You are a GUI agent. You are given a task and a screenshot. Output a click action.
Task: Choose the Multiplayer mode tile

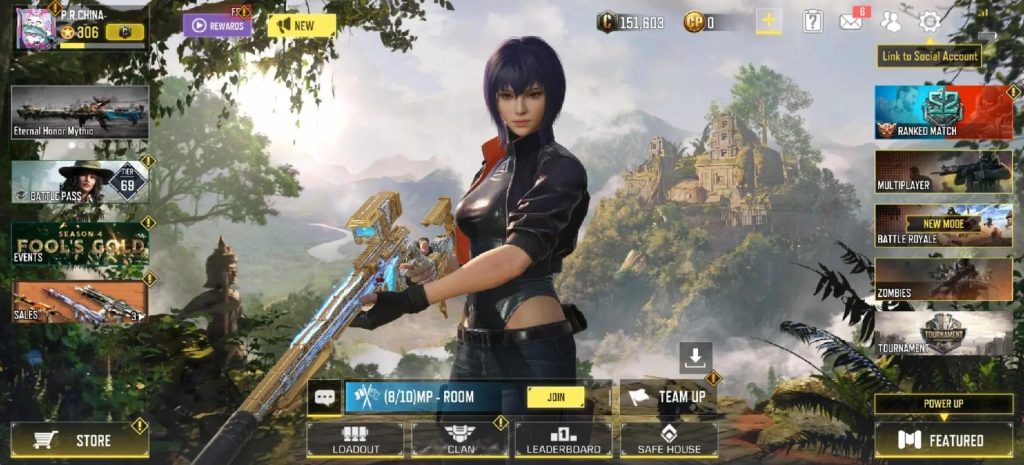[943, 170]
